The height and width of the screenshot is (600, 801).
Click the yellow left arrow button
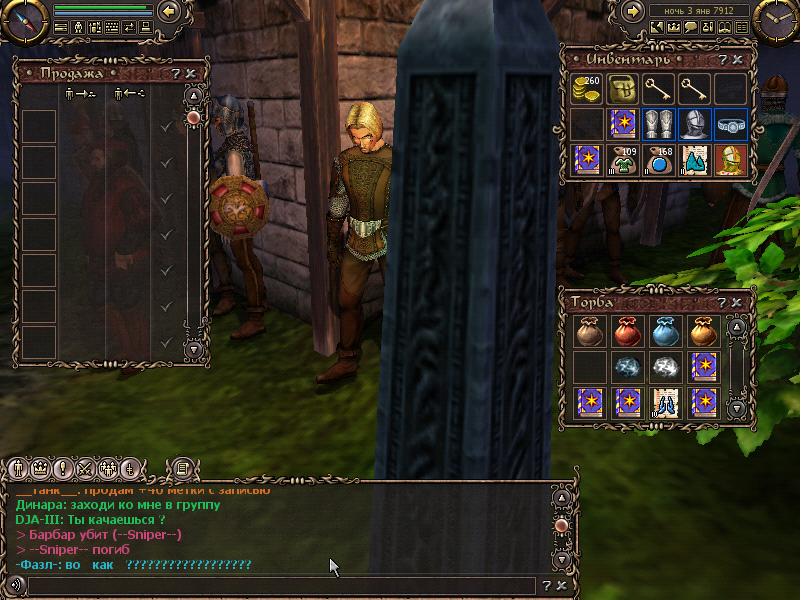pos(170,12)
